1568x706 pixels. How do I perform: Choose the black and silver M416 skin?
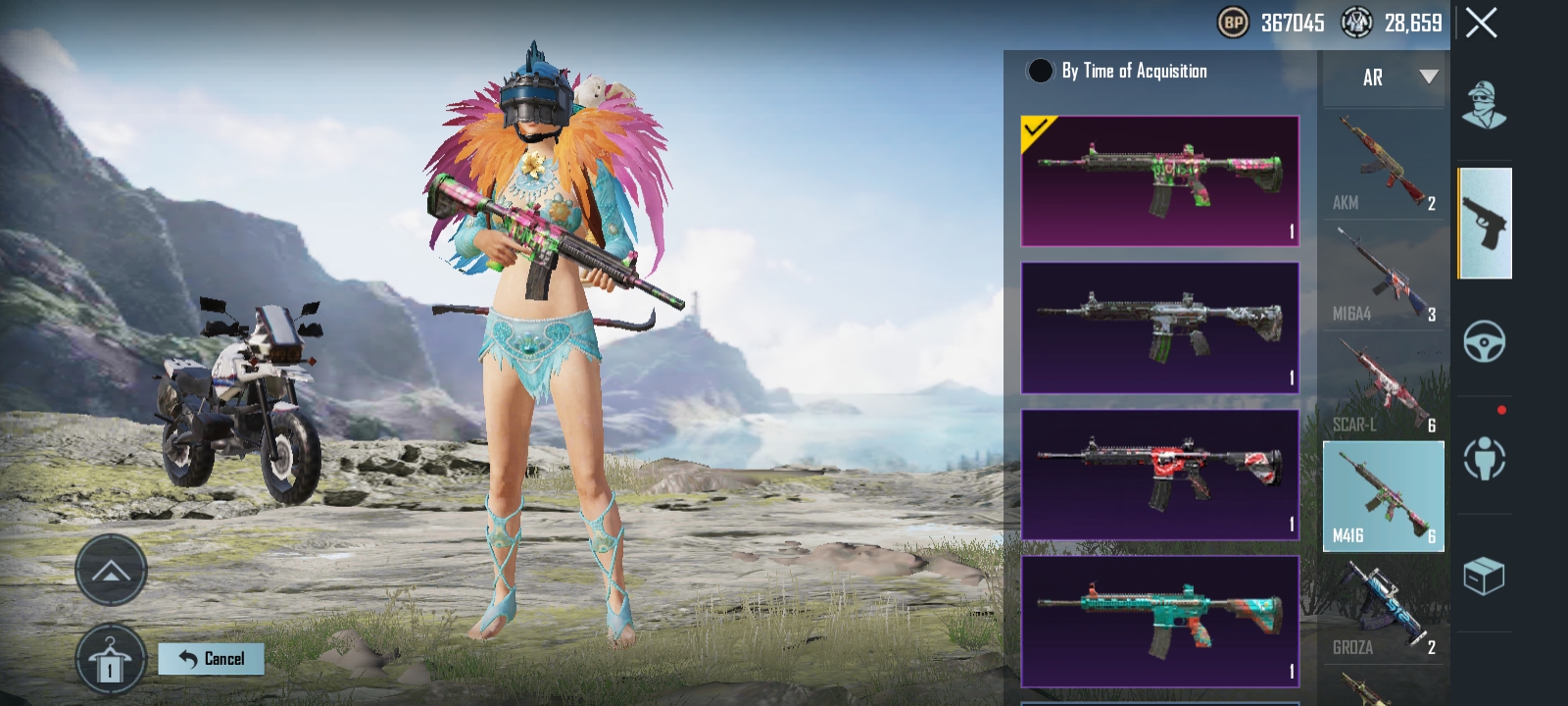pyautogui.click(x=1160, y=328)
